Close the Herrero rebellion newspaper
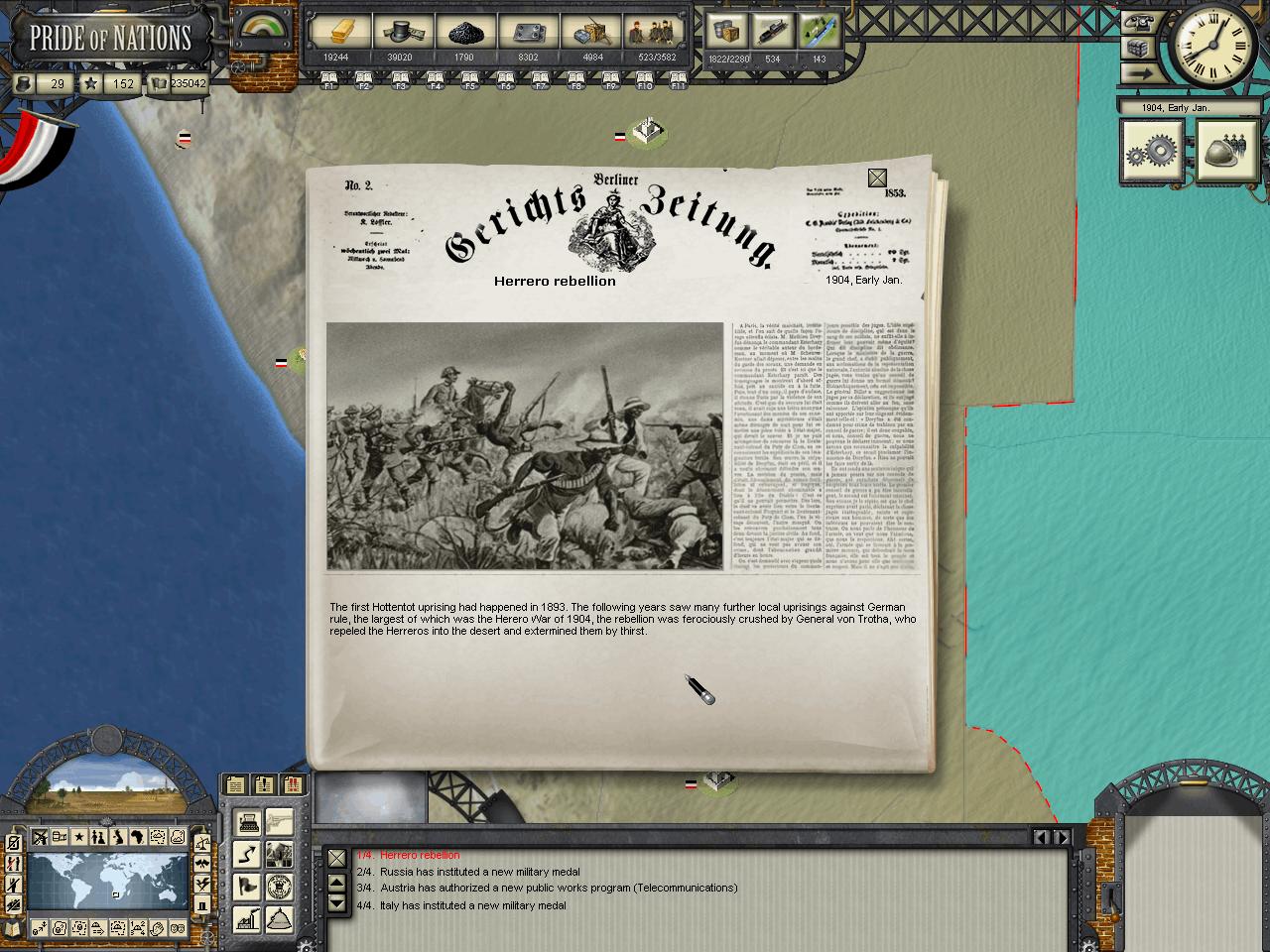 [877, 178]
